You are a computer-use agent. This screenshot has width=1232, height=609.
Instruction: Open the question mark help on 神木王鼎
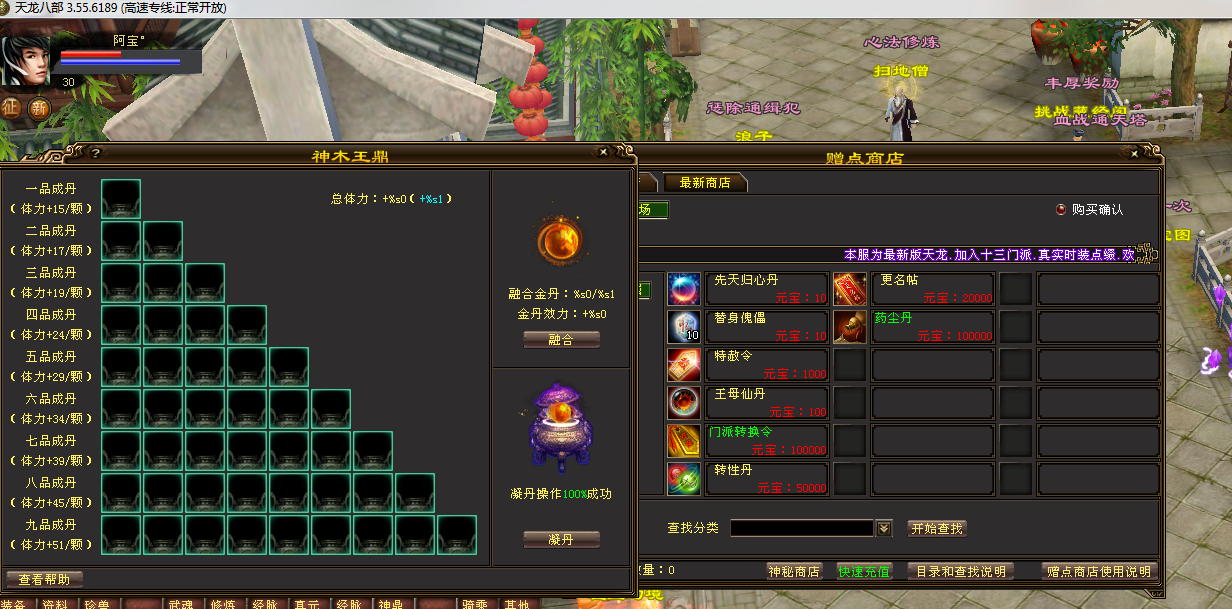coord(95,154)
